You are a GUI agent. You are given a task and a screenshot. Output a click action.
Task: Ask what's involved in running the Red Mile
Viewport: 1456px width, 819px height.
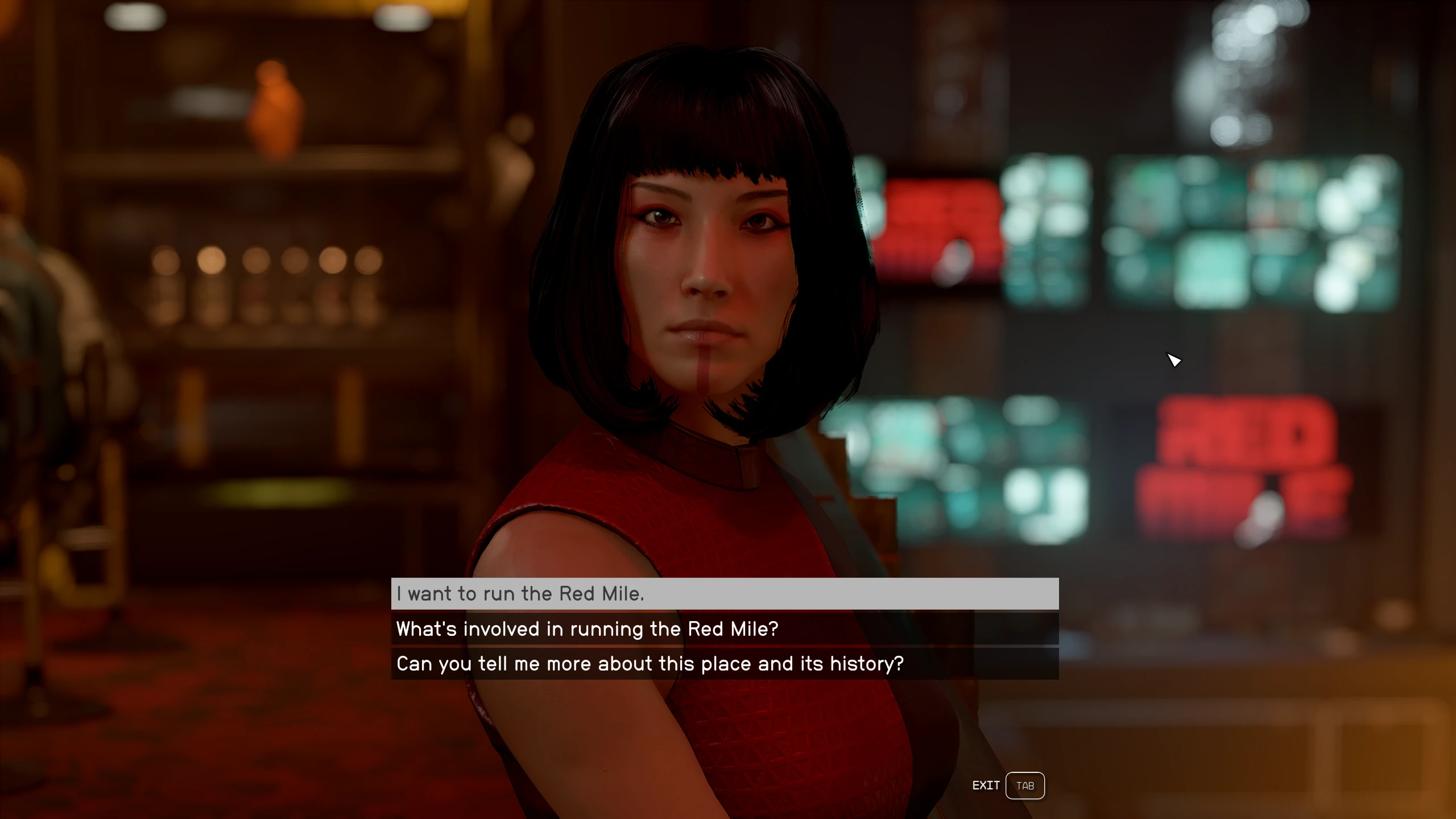725,629
